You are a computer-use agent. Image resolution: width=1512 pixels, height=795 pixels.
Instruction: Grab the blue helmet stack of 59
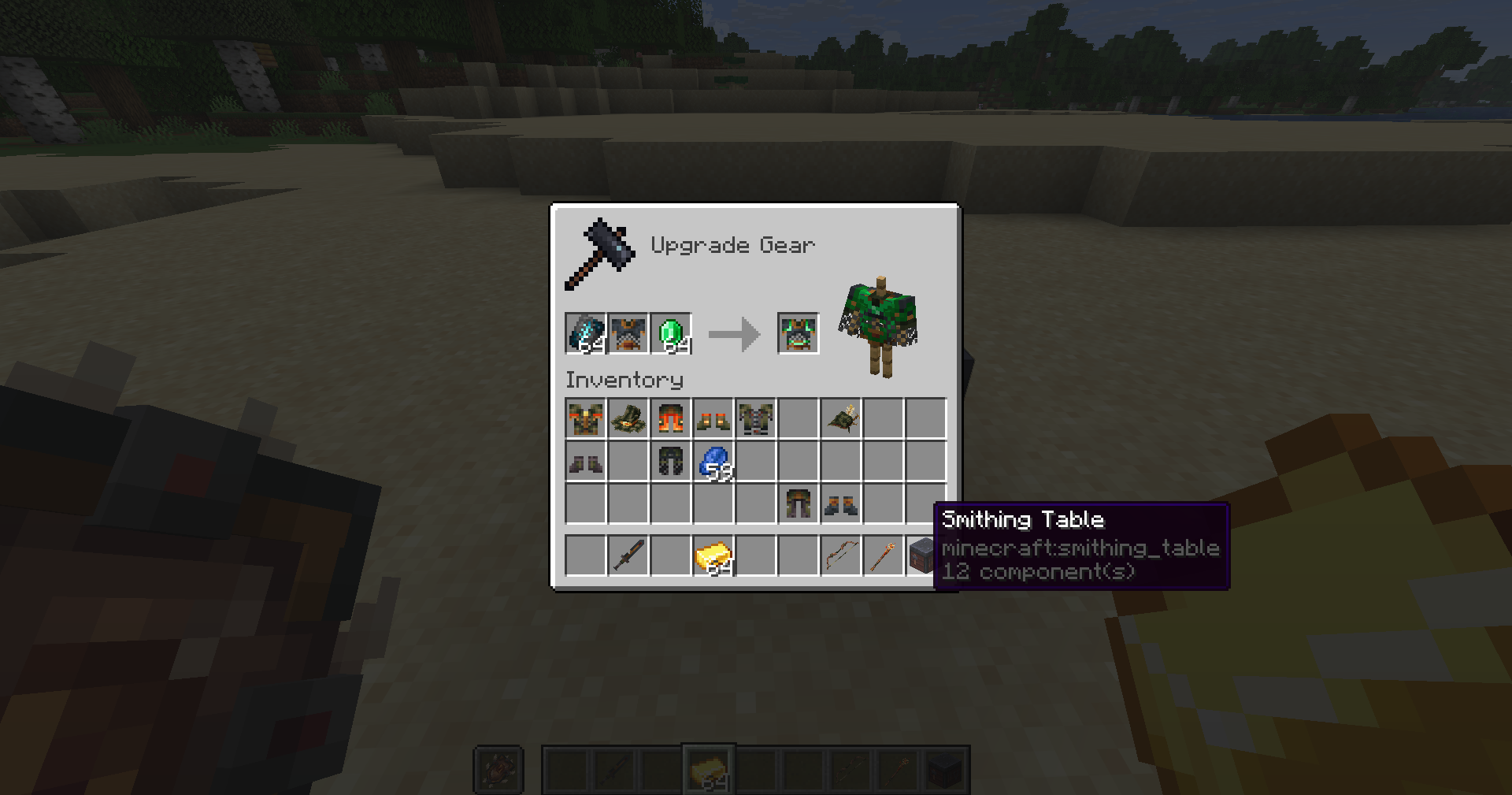point(713,462)
